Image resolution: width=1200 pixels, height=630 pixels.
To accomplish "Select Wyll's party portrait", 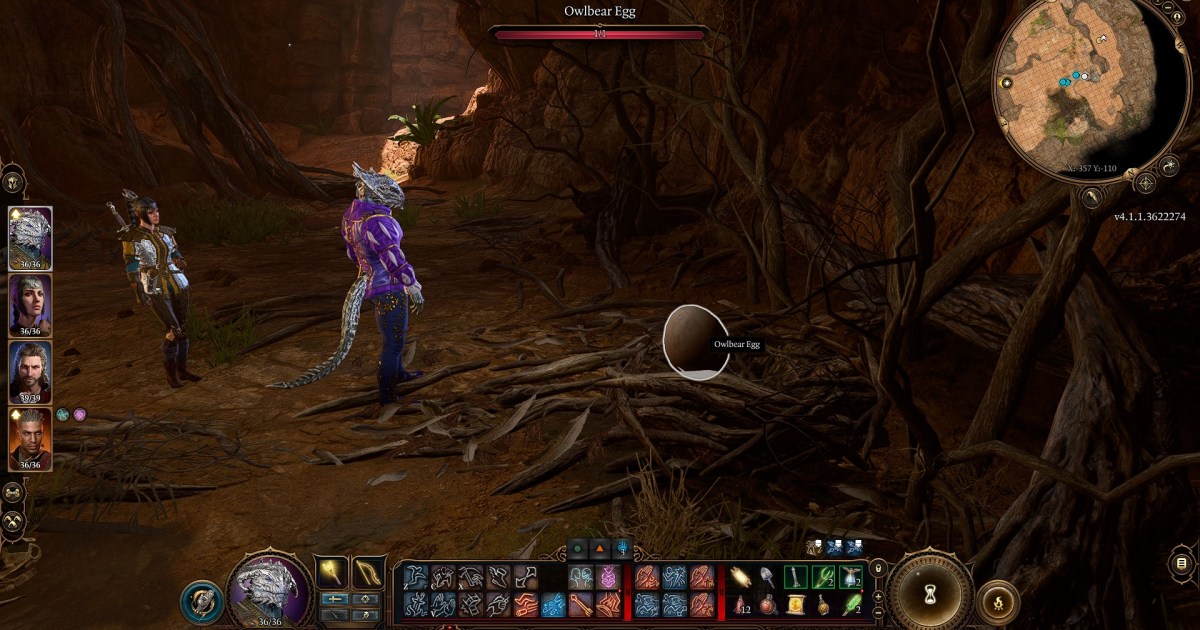I will tap(30, 437).
